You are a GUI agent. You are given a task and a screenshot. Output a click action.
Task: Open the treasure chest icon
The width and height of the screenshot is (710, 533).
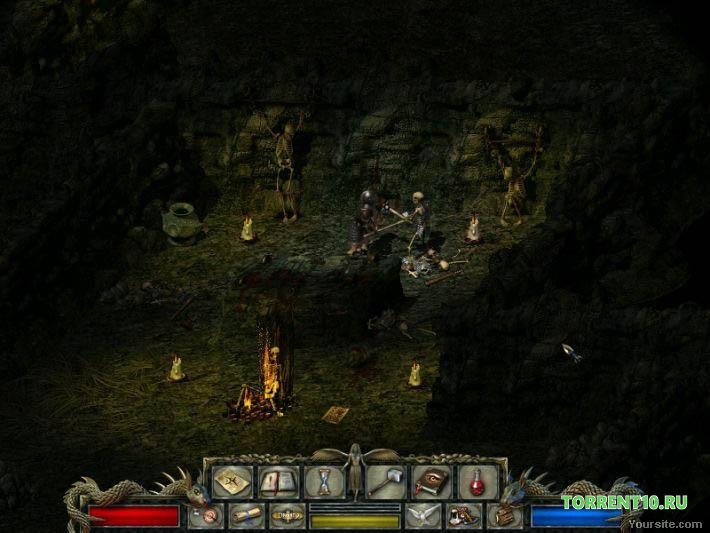pos(503,516)
